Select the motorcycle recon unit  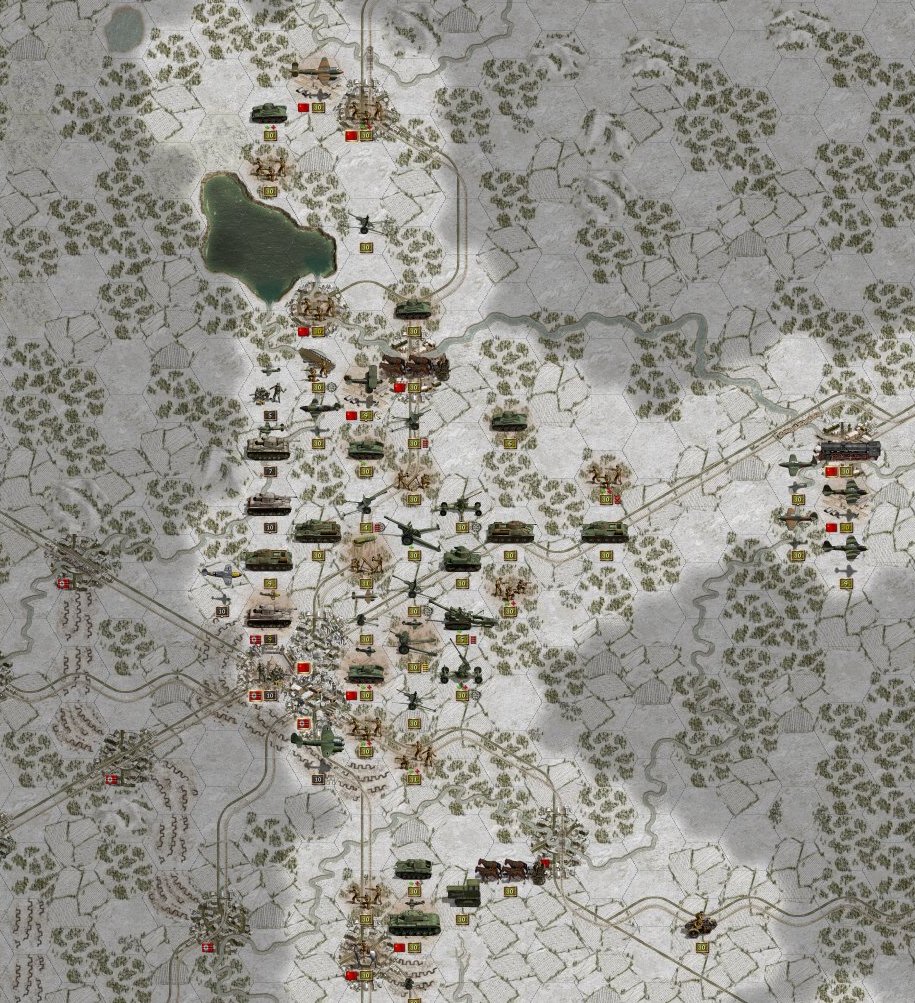699,927
